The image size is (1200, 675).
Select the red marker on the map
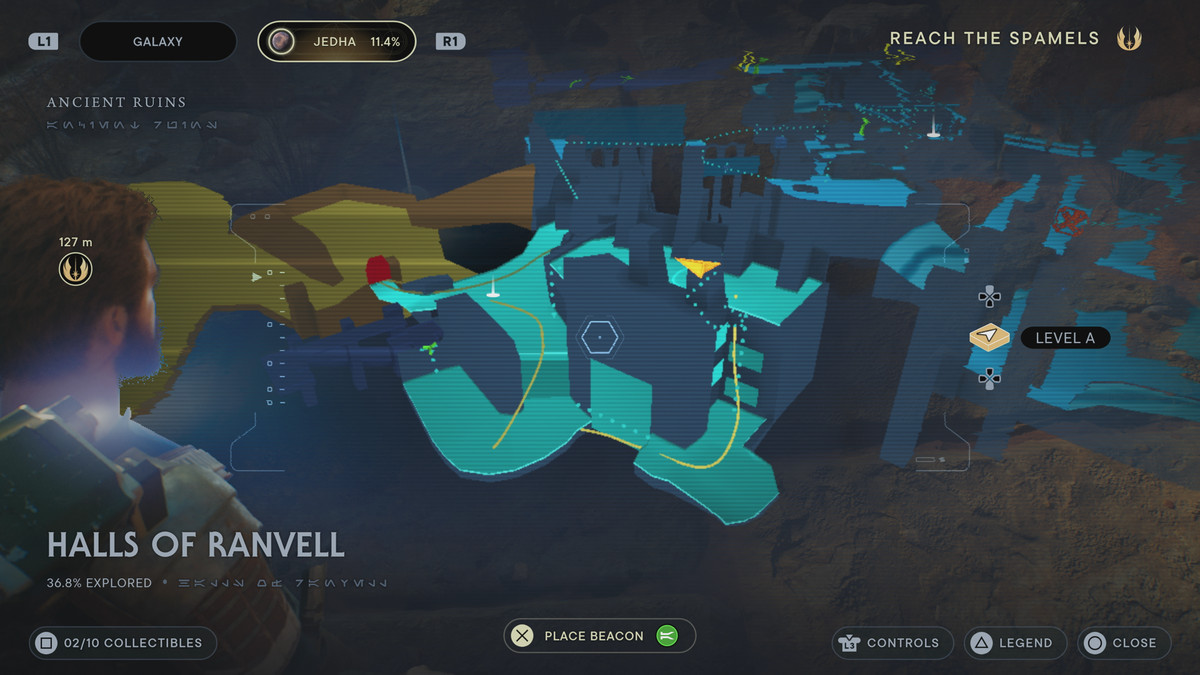(x=378, y=270)
